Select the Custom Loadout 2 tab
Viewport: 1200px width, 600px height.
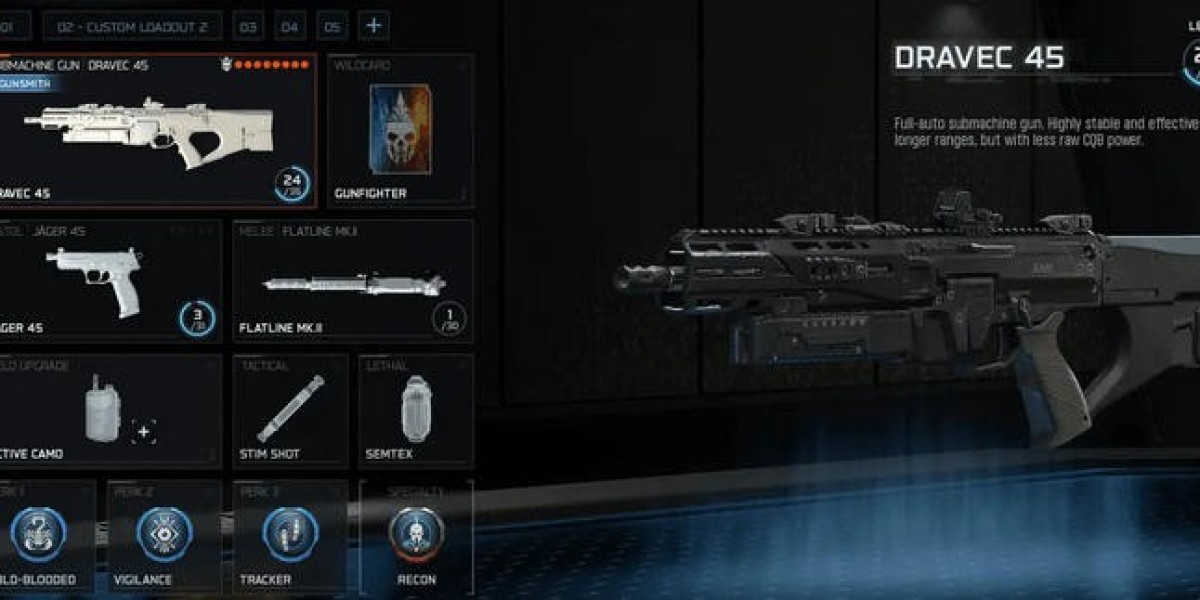[132, 25]
